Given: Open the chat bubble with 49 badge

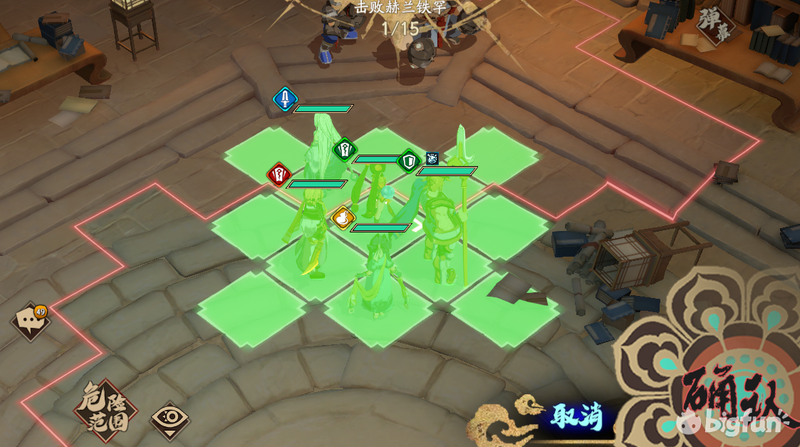Looking at the screenshot, I should pos(28,321).
